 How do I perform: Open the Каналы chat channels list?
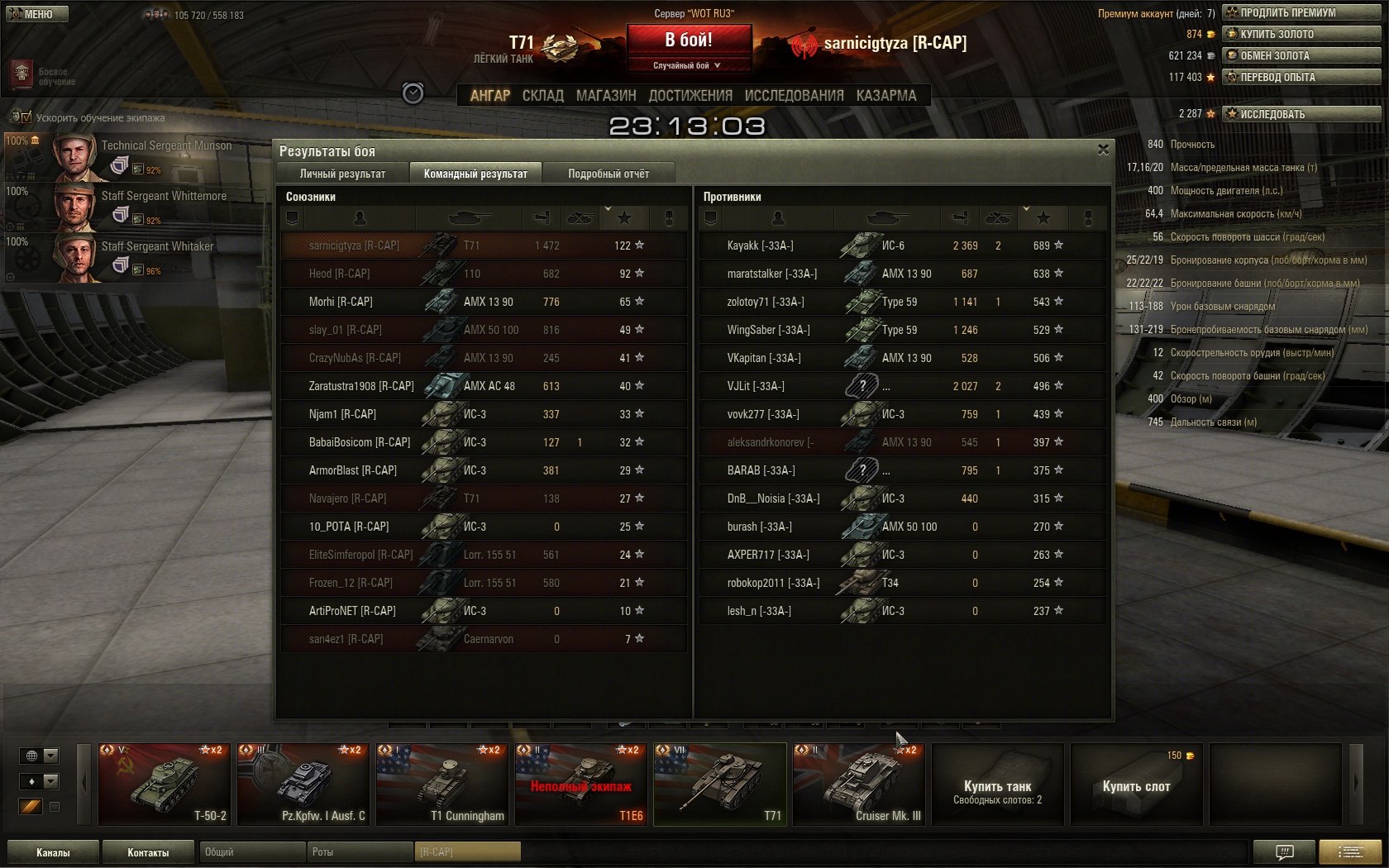53,852
